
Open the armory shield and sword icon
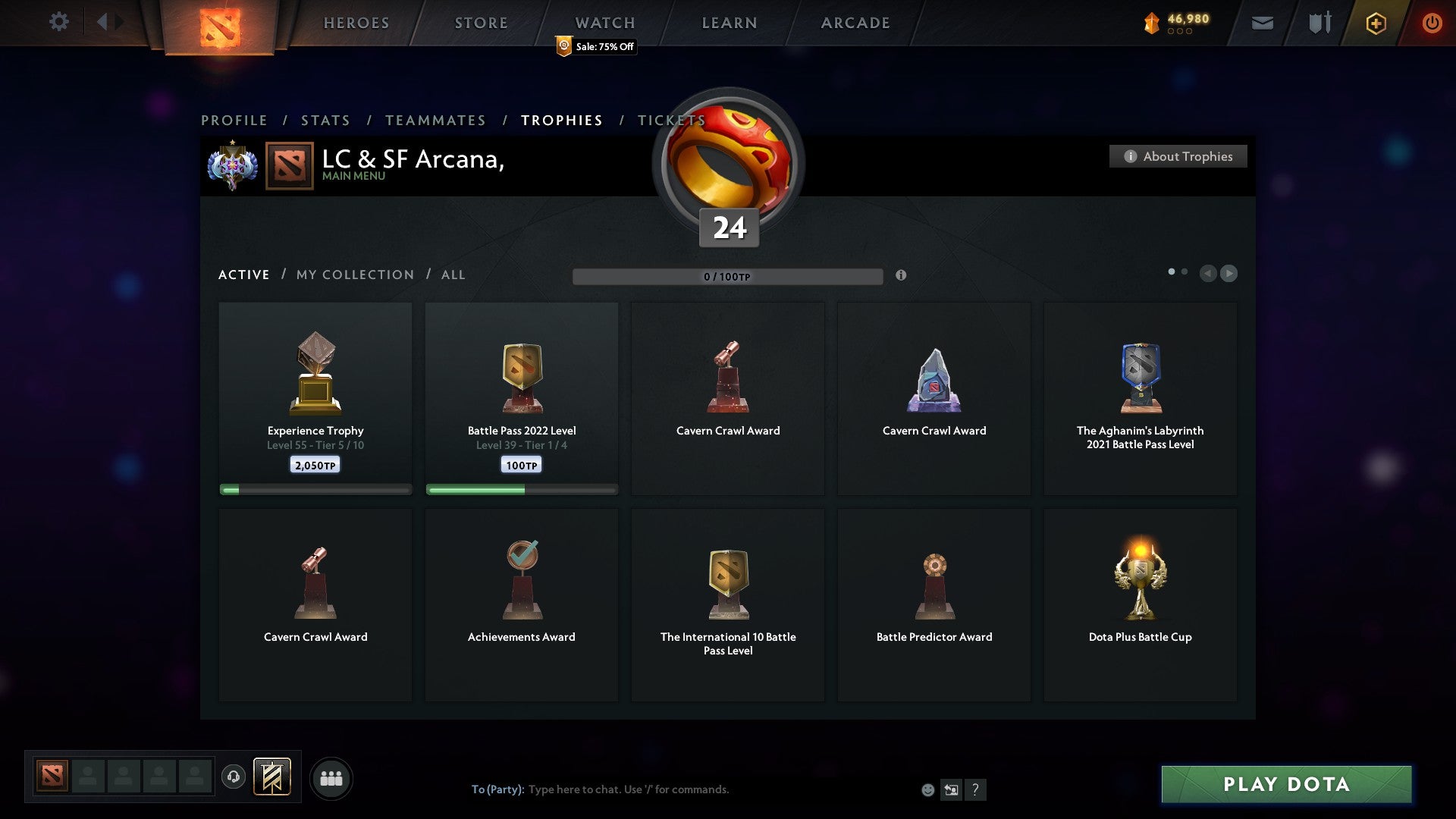(1319, 23)
